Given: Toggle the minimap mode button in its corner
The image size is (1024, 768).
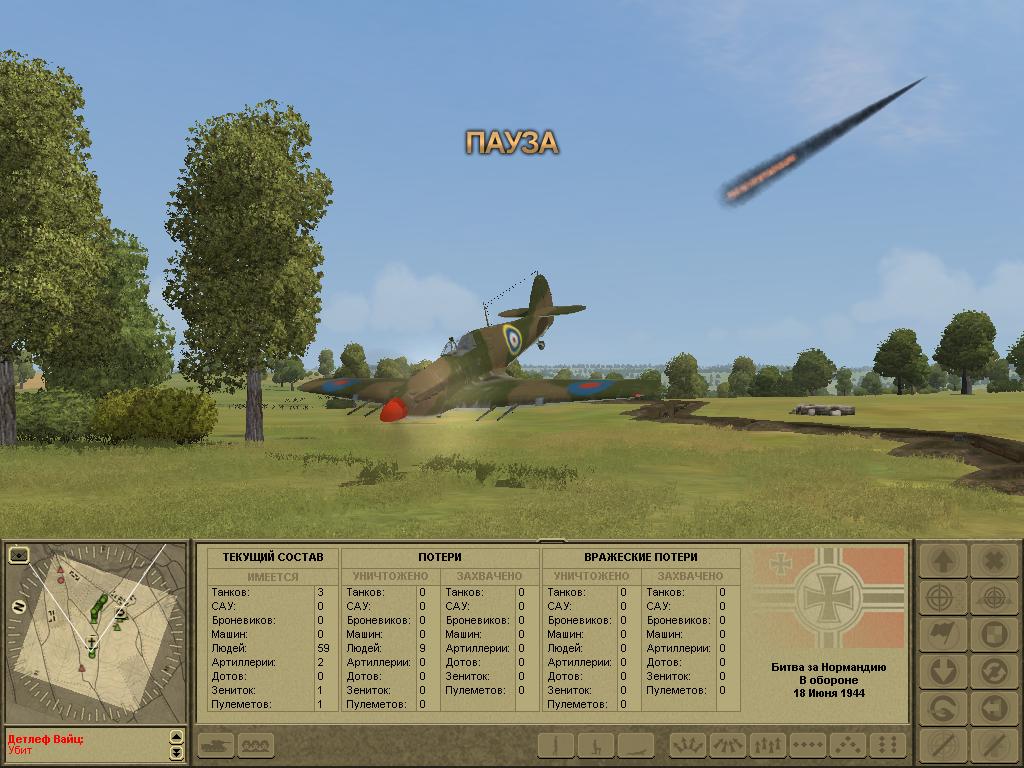Looking at the screenshot, I should pos(18,553).
